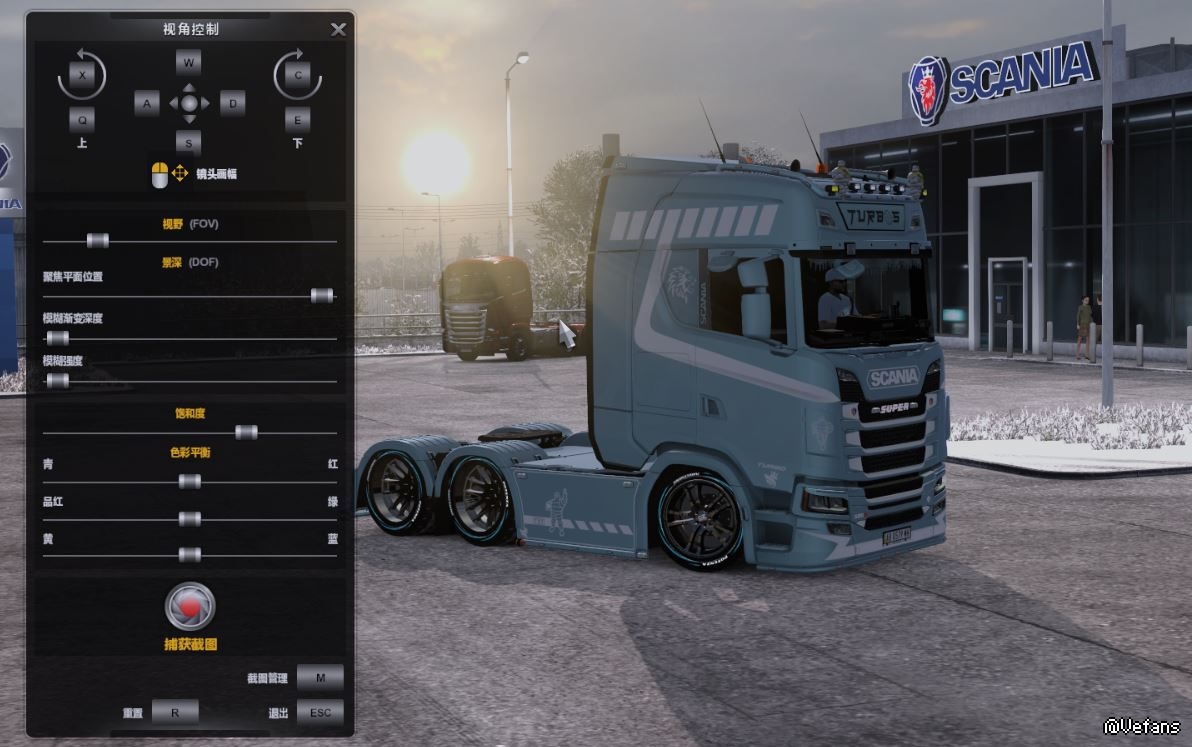This screenshot has height=747, width=1192.
Task: Close the 视角控制 camera panel
Action: [x=338, y=29]
